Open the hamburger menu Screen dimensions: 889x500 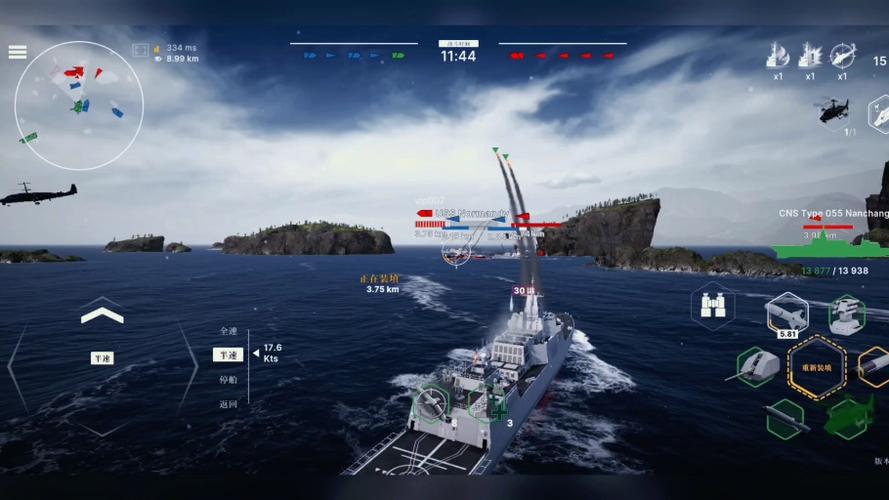(17, 52)
